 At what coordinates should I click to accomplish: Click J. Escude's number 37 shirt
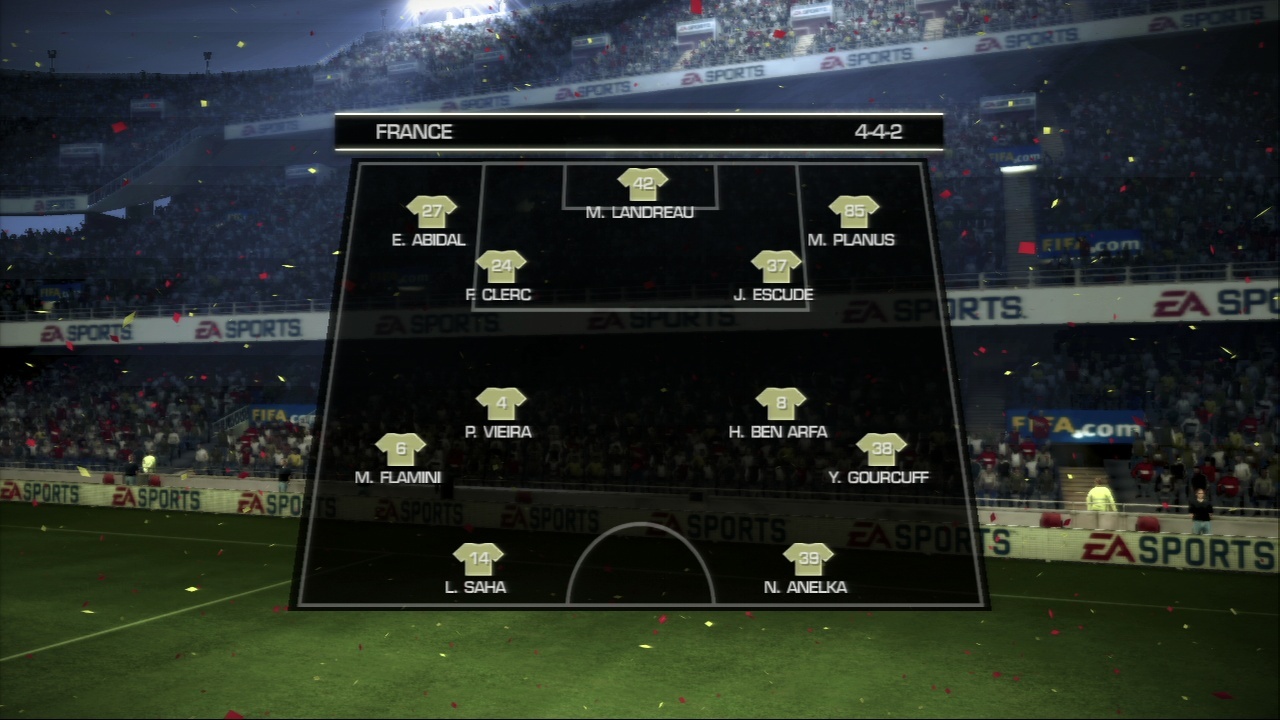pyautogui.click(x=776, y=267)
